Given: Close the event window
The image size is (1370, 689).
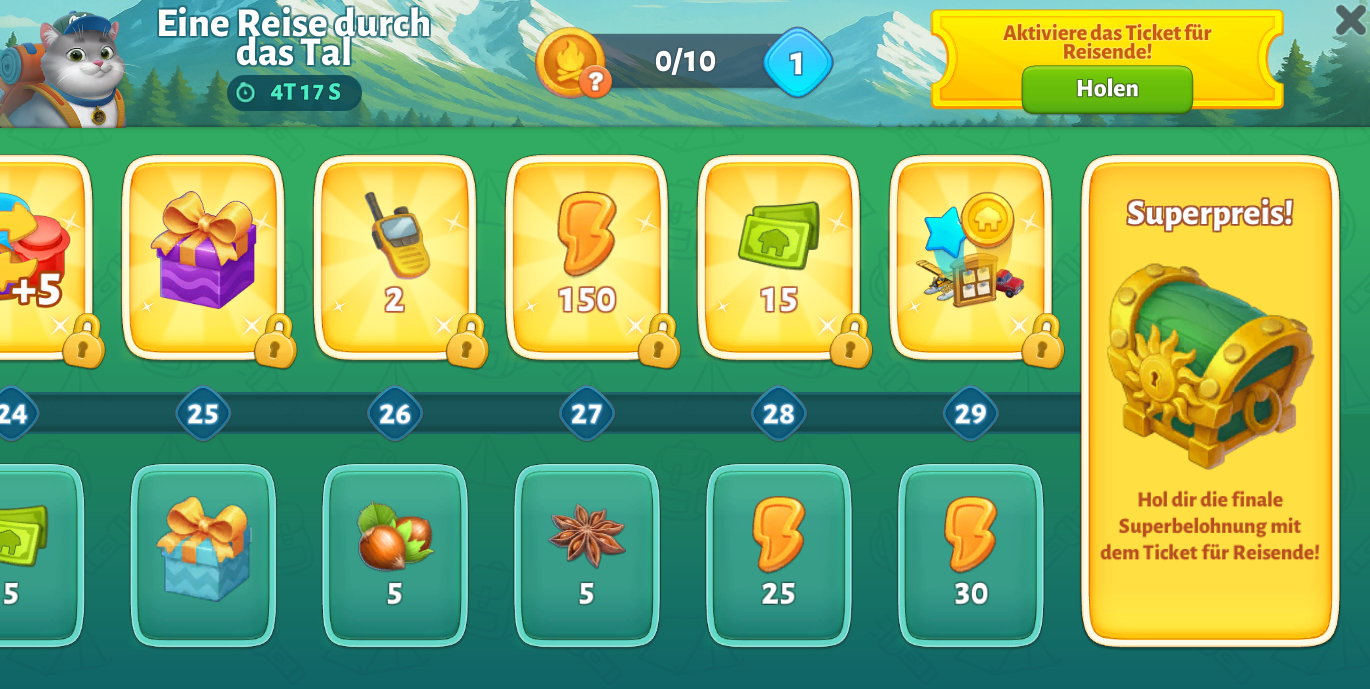Looking at the screenshot, I should pos(1349,20).
